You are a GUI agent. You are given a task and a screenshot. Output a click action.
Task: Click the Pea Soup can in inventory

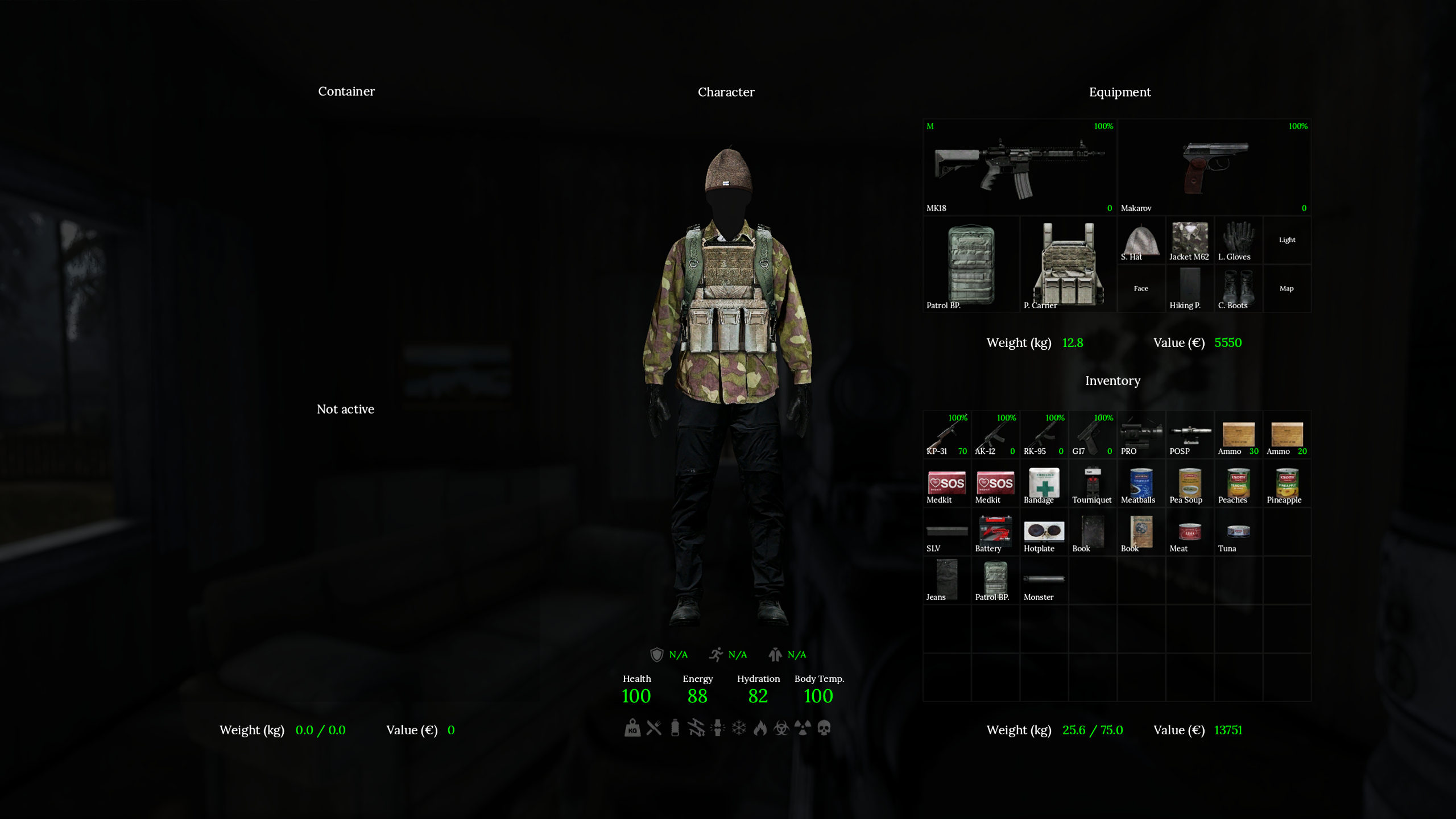pyautogui.click(x=1189, y=483)
